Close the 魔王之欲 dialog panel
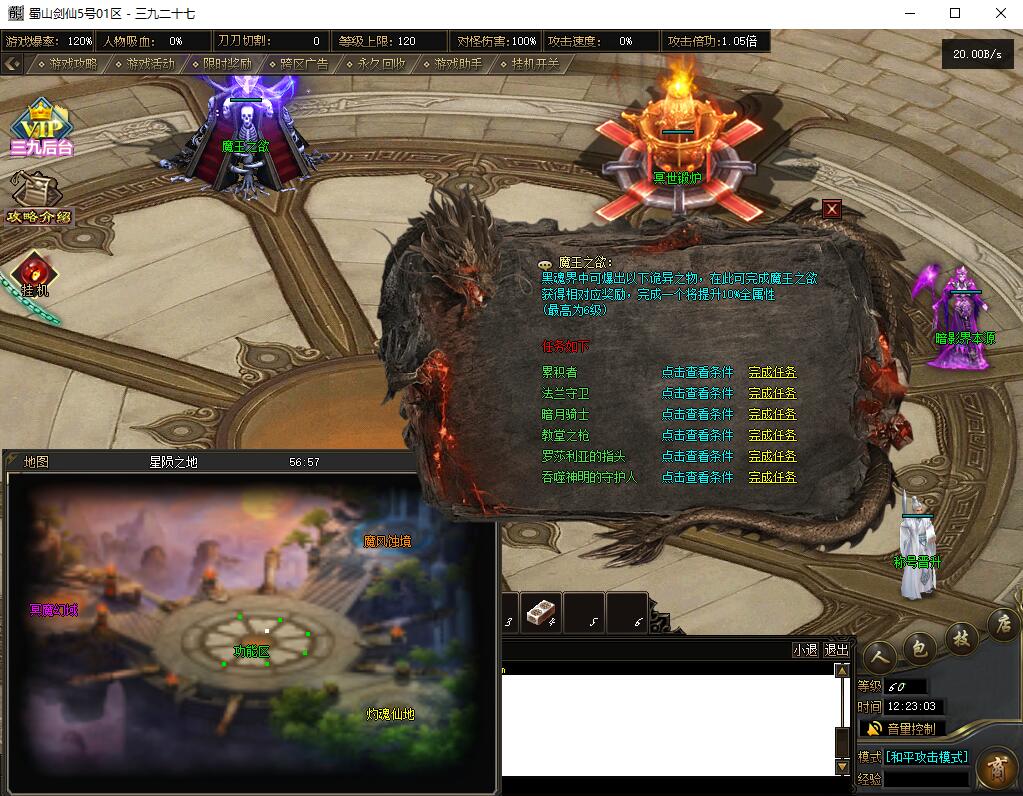This screenshot has width=1023, height=796. [831, 209]
